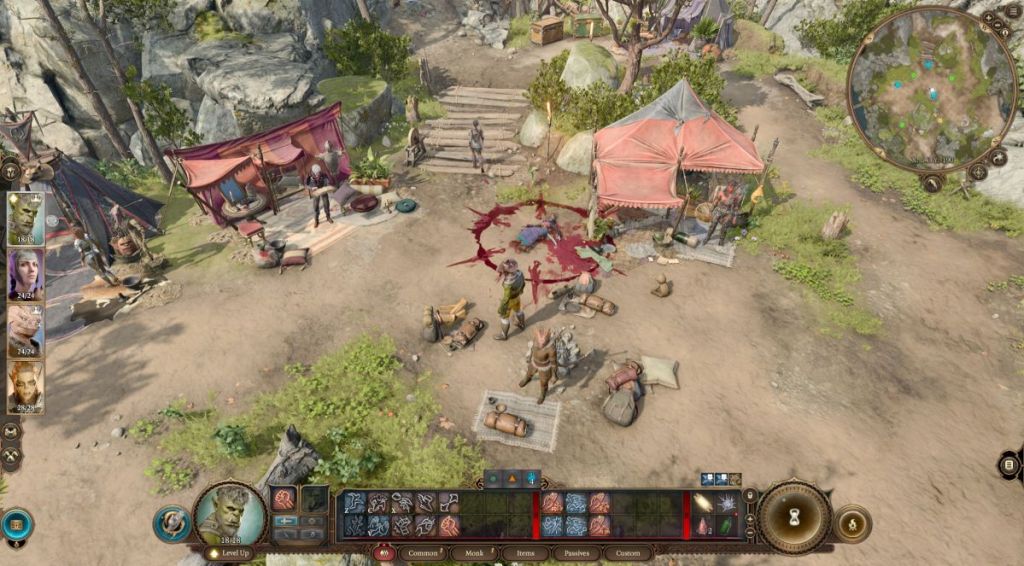
Task: Select the red potion item slot
Action: pyautogui.click(x=703, y=526)
